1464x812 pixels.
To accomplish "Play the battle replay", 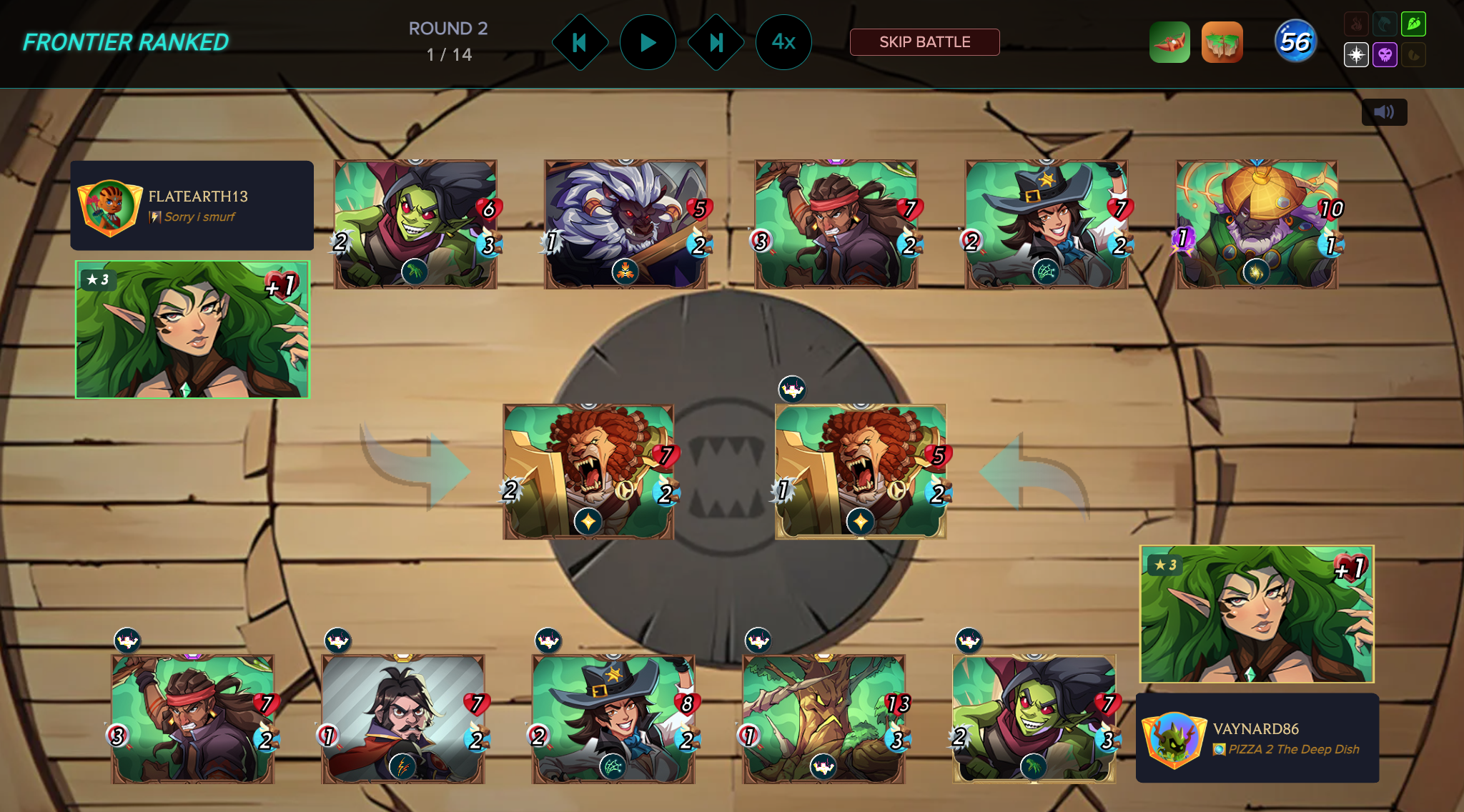I will [648, 43].
